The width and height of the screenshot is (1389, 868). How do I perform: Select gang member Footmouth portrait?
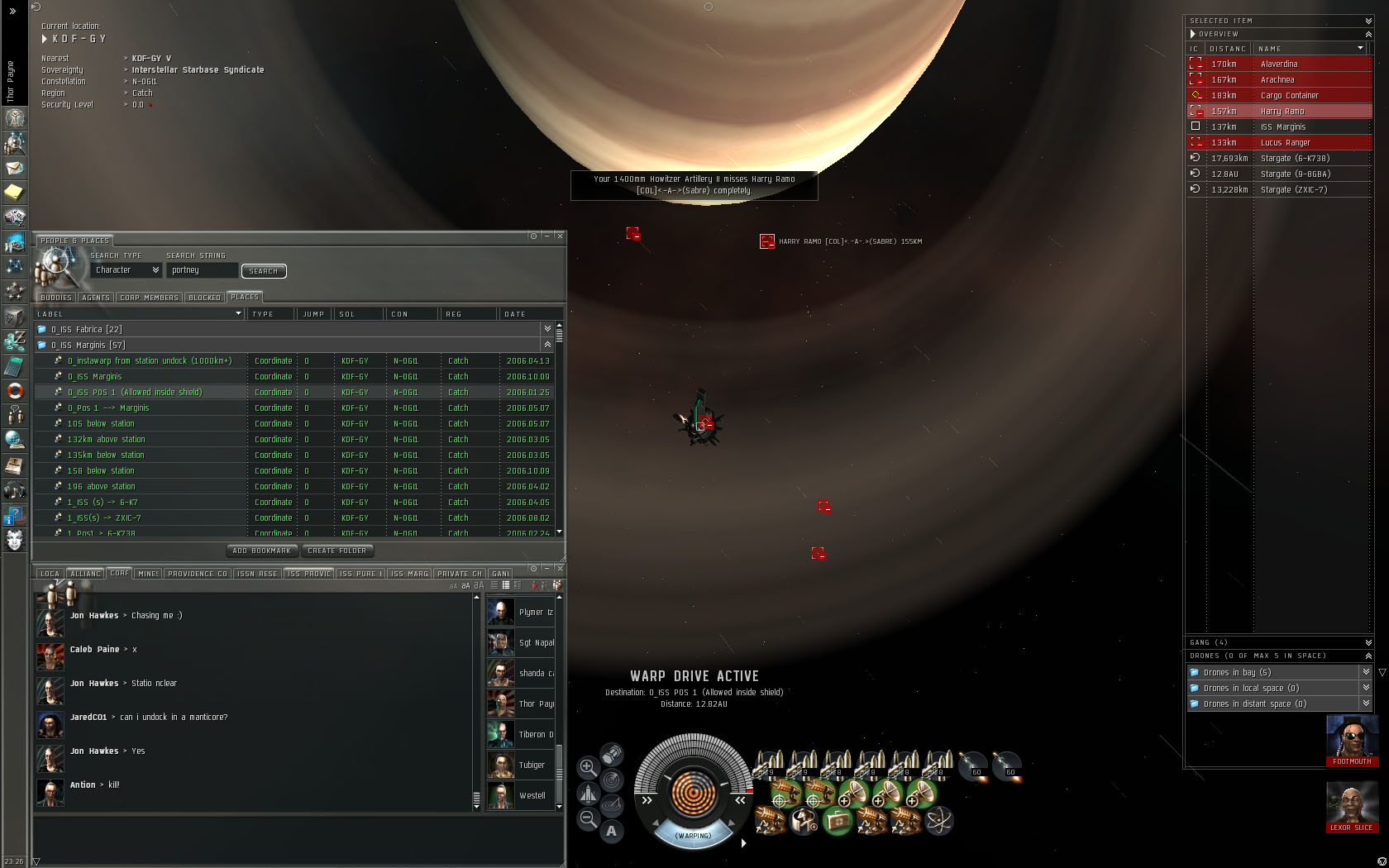(1352, 737)
